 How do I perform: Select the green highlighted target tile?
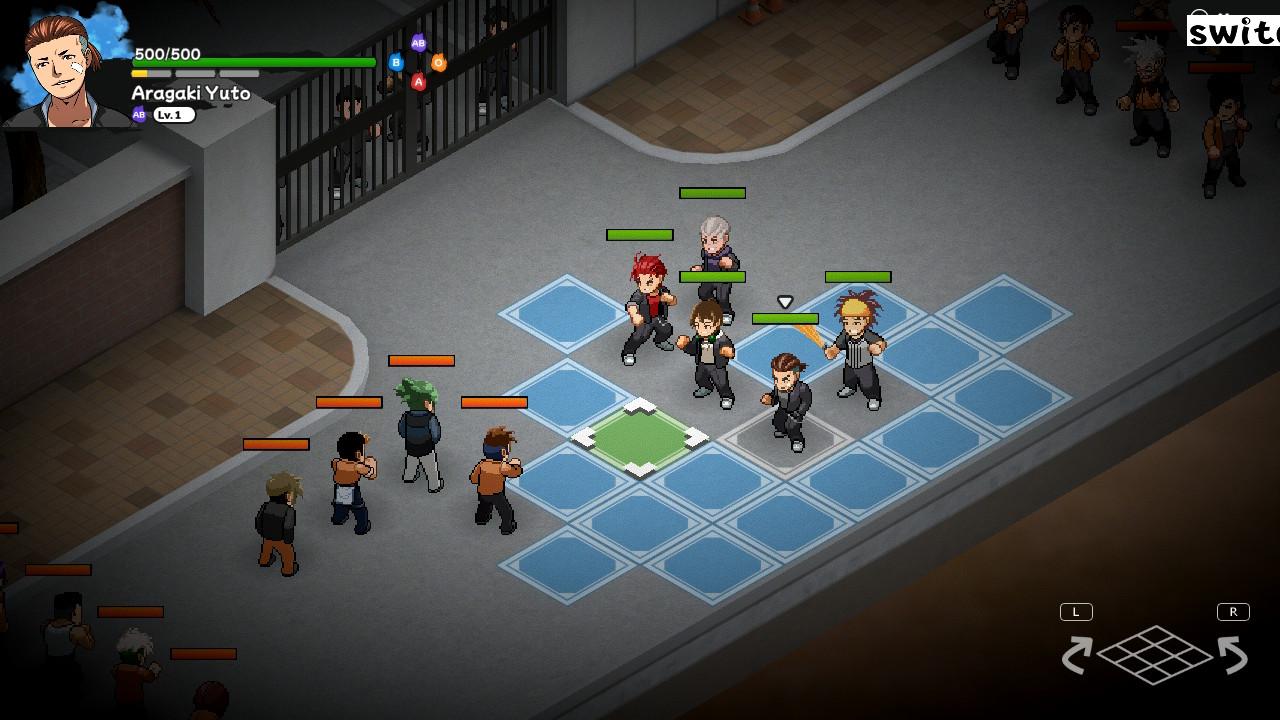[x=638, y=437]
